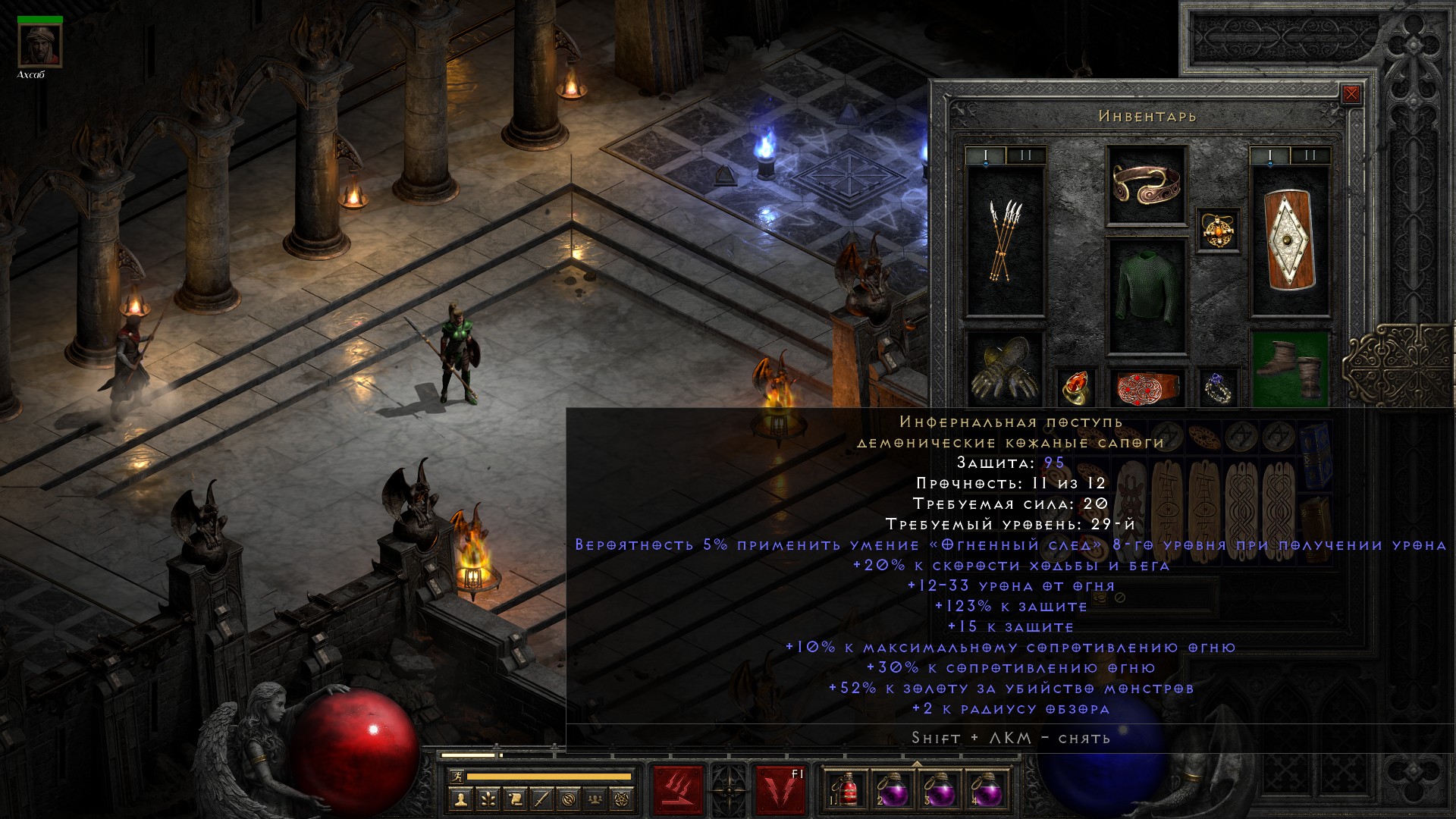Viewport: 1456px width, 819px height.
Task: Switch to weapon set II above javelins
Action: 1025,156
